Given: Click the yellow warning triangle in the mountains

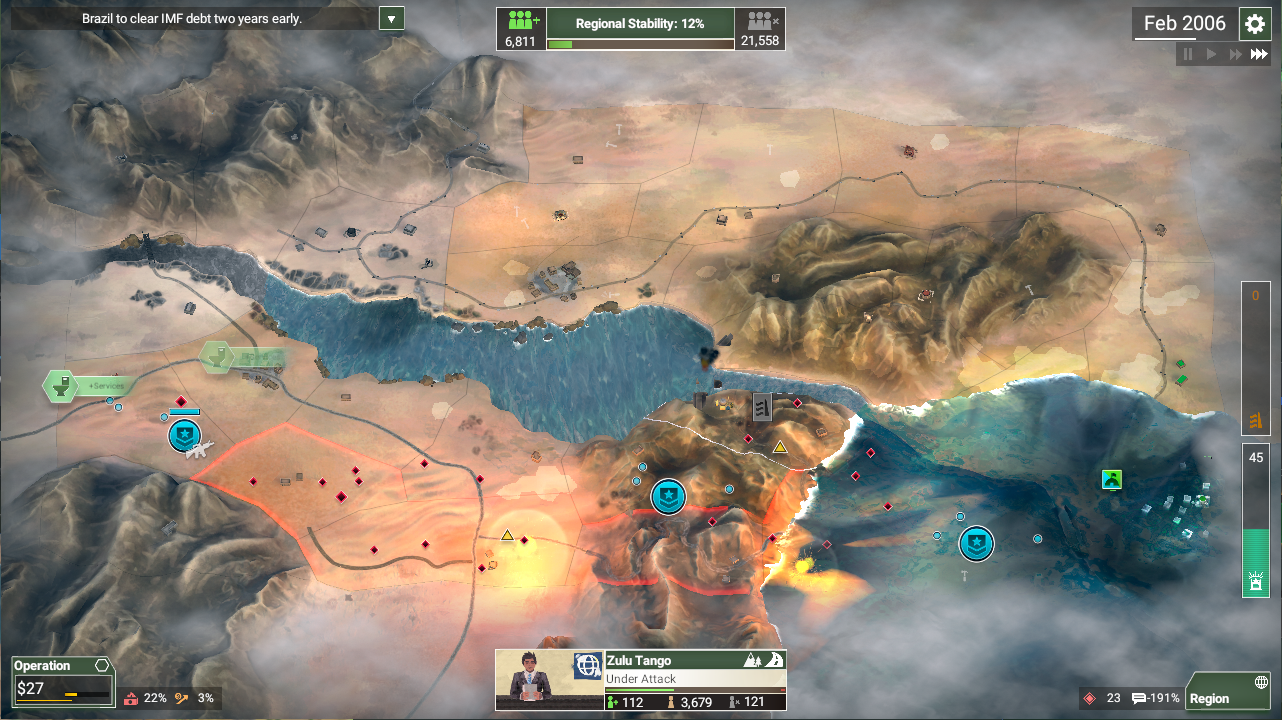Looking at the screenshot, I should tap(780, 447).
